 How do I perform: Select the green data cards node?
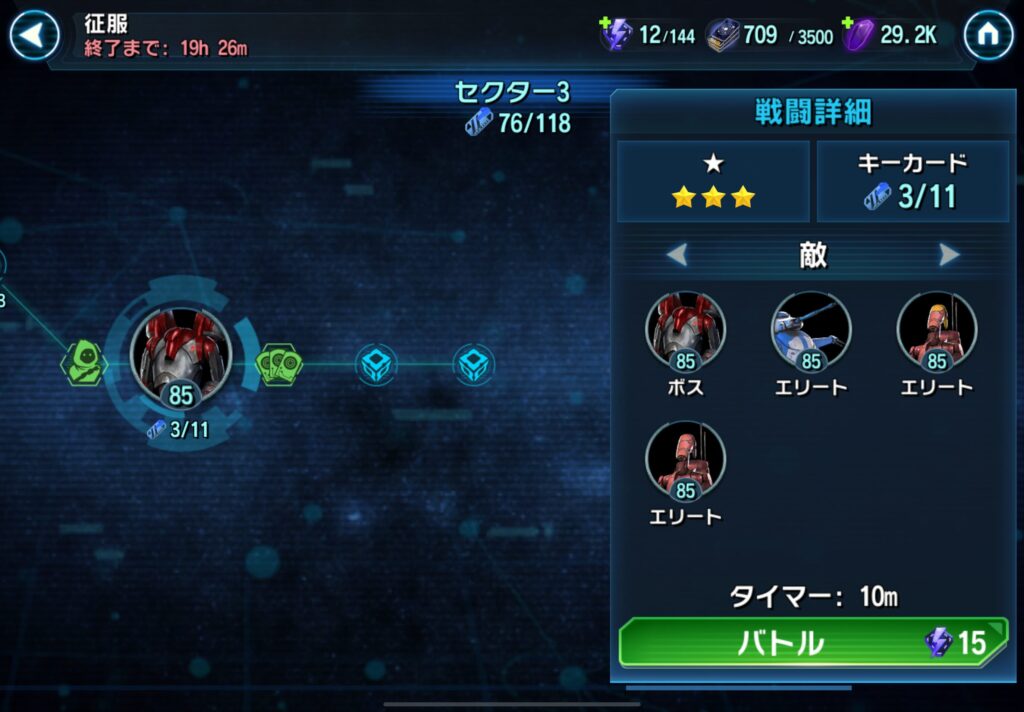coord(280,364)
